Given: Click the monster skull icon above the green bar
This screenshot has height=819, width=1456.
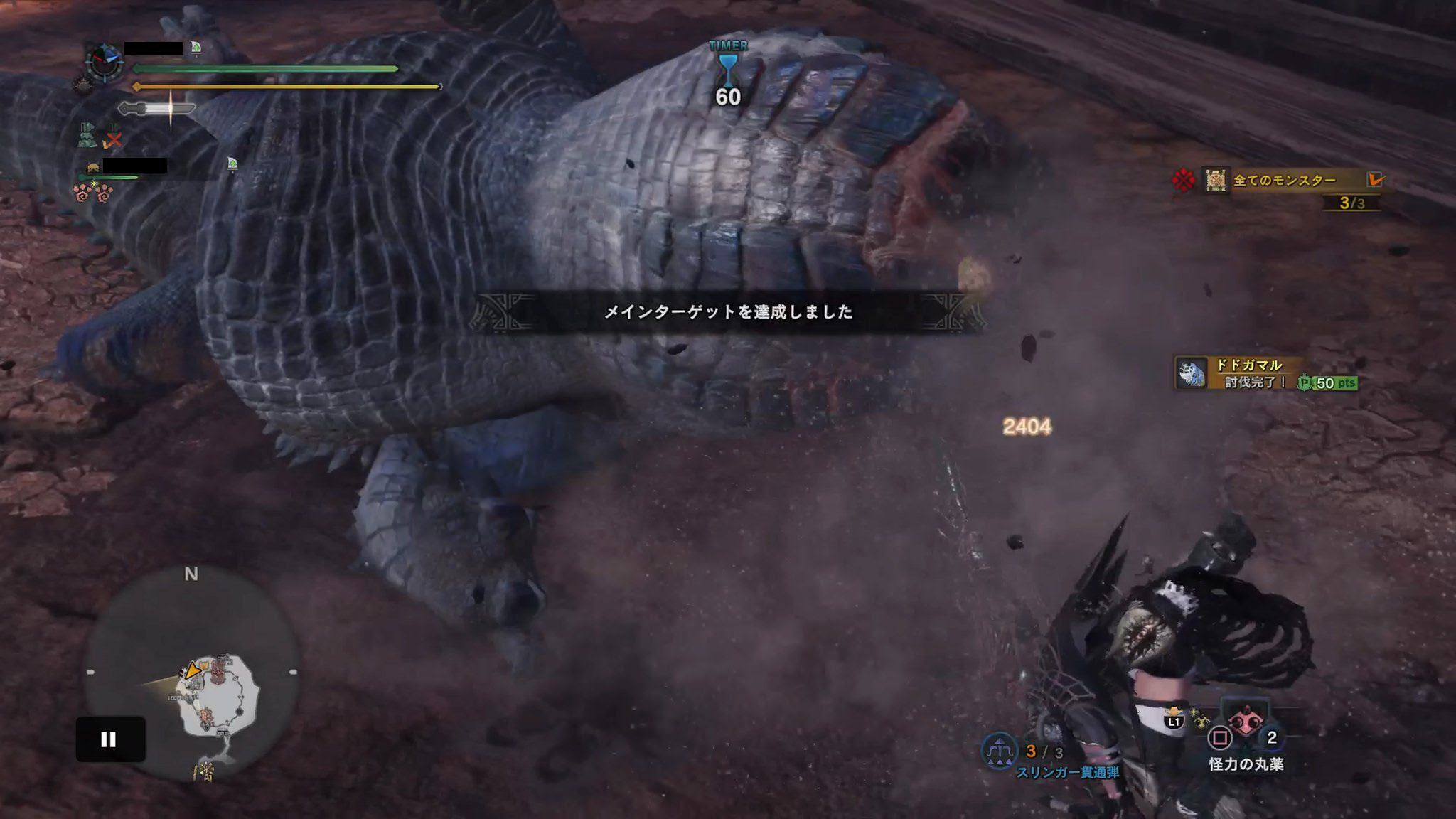Looking at the screenshot, I should 93,168.
